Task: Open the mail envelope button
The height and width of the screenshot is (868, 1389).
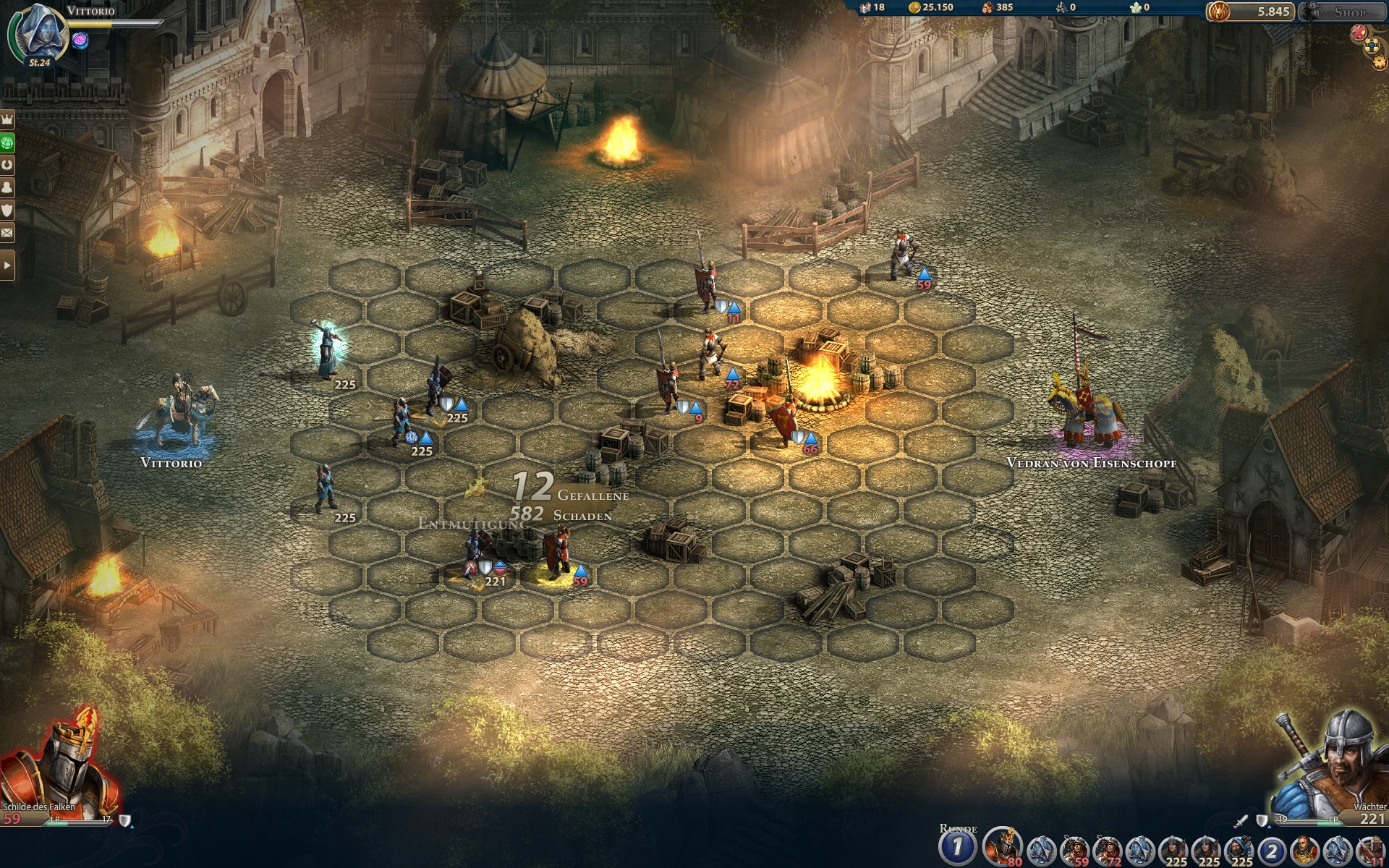Action: pos(7,232)
